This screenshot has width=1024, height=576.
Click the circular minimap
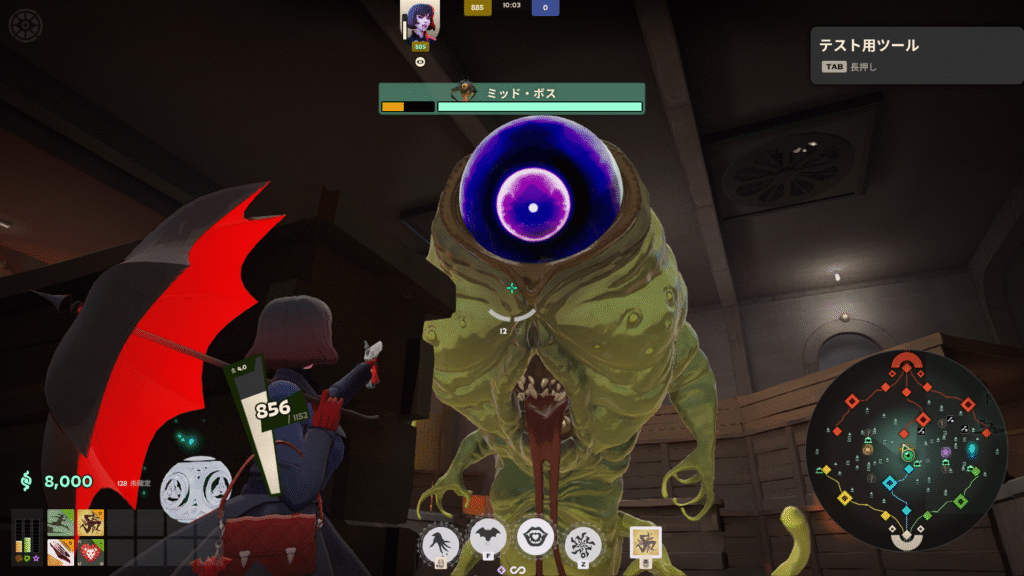click(x=908, y=449)
